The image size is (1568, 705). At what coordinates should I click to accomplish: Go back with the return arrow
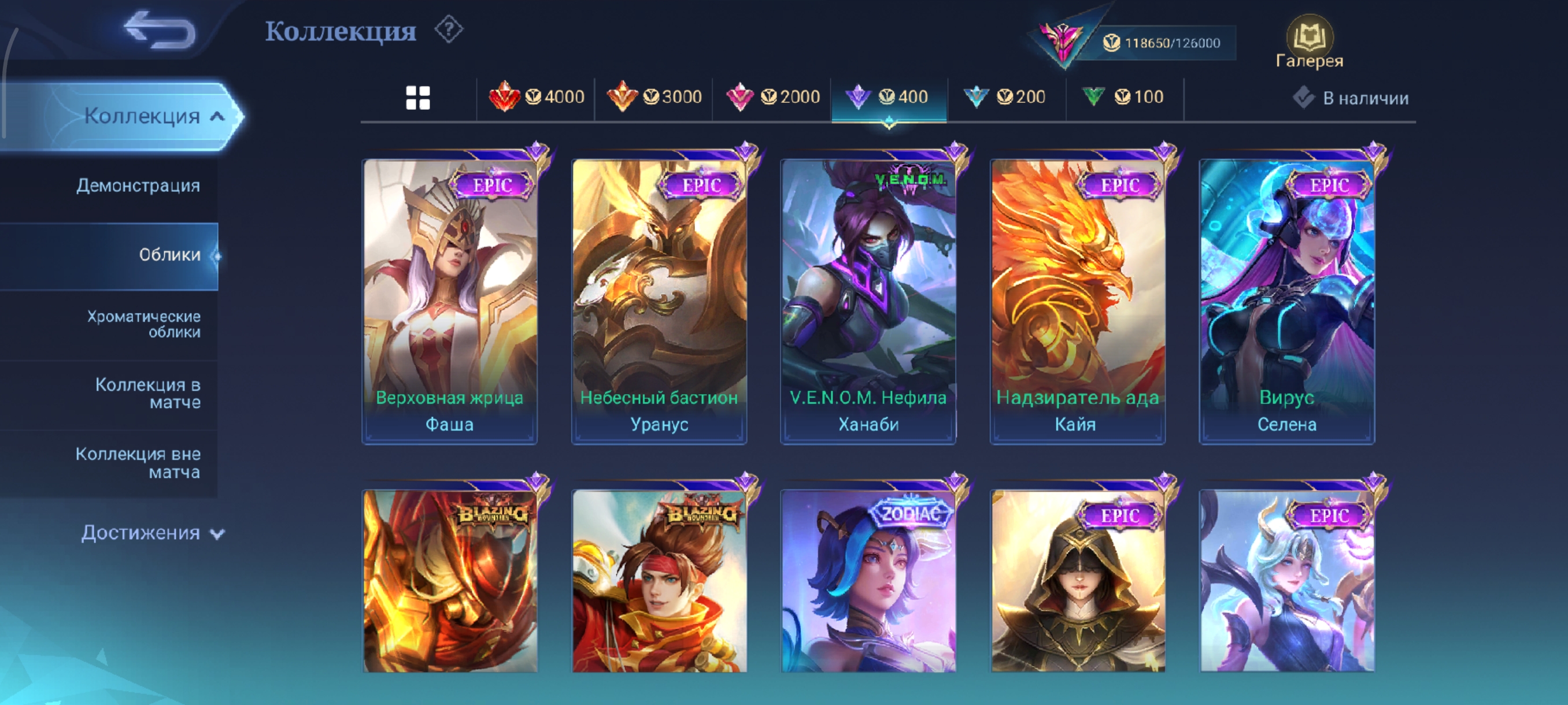[x=160, y=31]
